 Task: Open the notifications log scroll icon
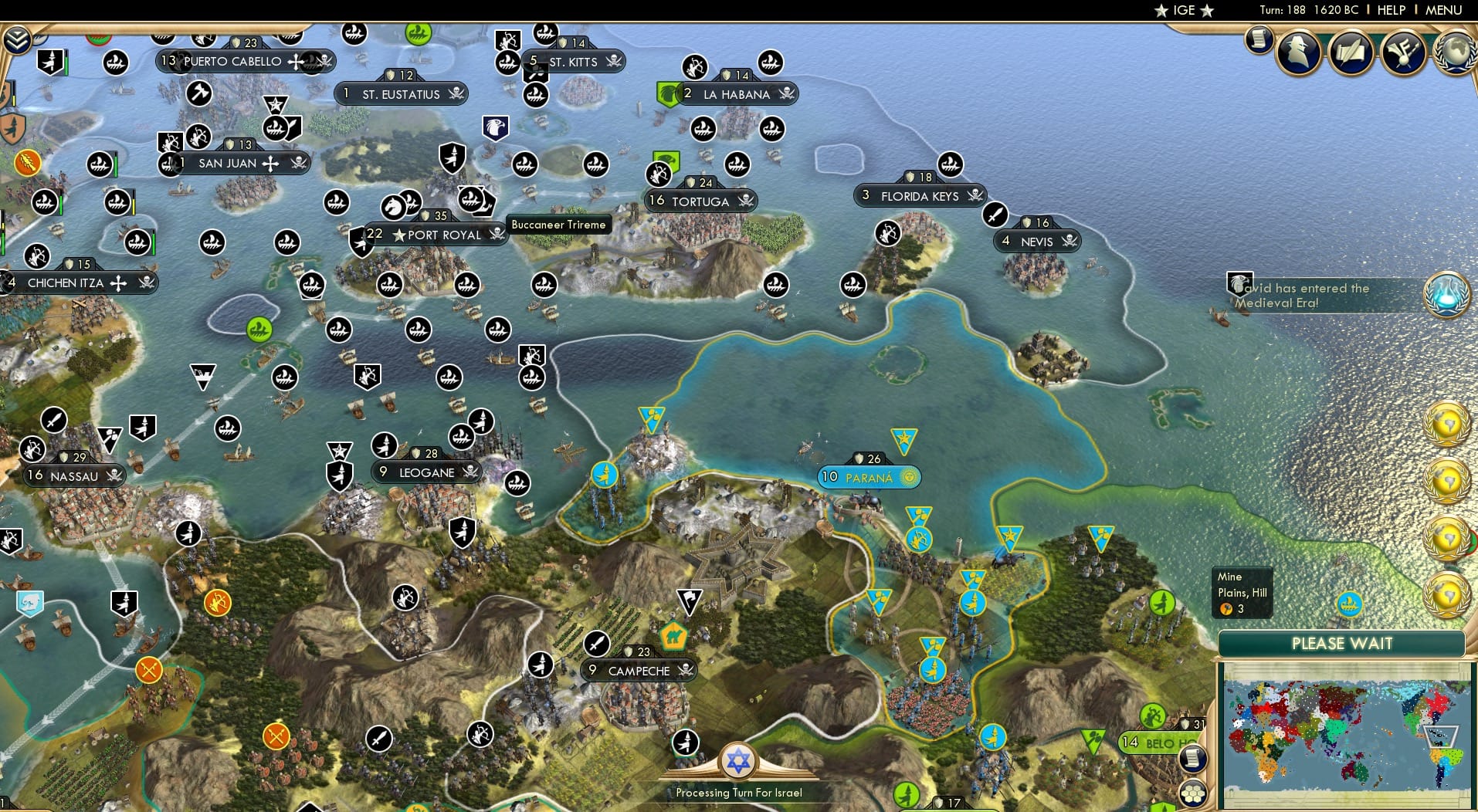click(1259, 42)
